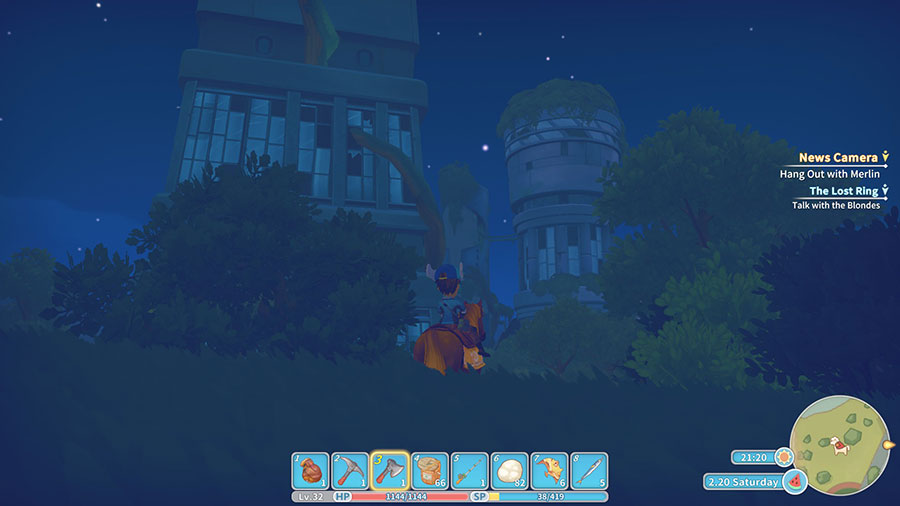Screen dimensions: 900x506
Task: Select the brown pouch in hotbar slot 1
Action: coord(310,470)
